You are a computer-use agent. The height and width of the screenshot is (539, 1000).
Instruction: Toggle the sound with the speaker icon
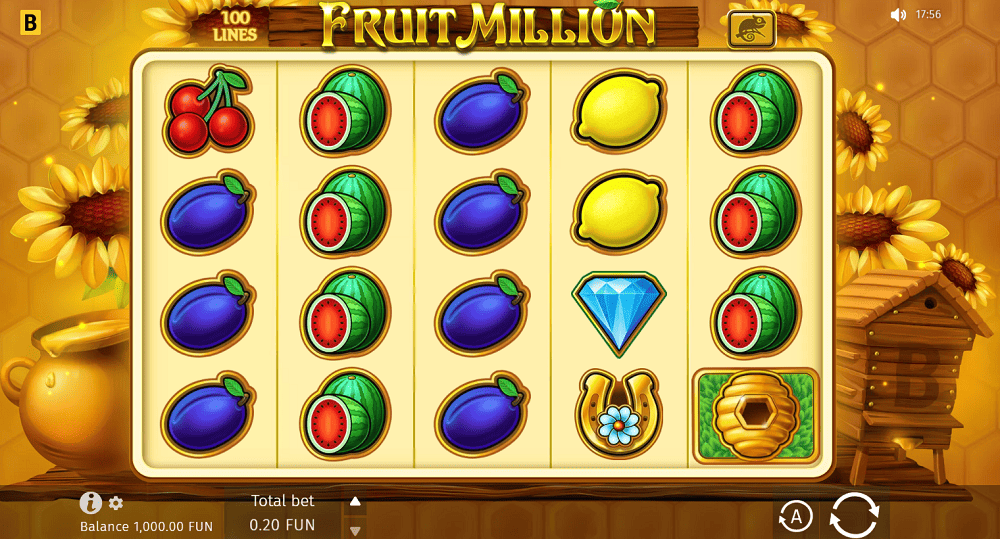pyautogui.click(x=898, y=15)
